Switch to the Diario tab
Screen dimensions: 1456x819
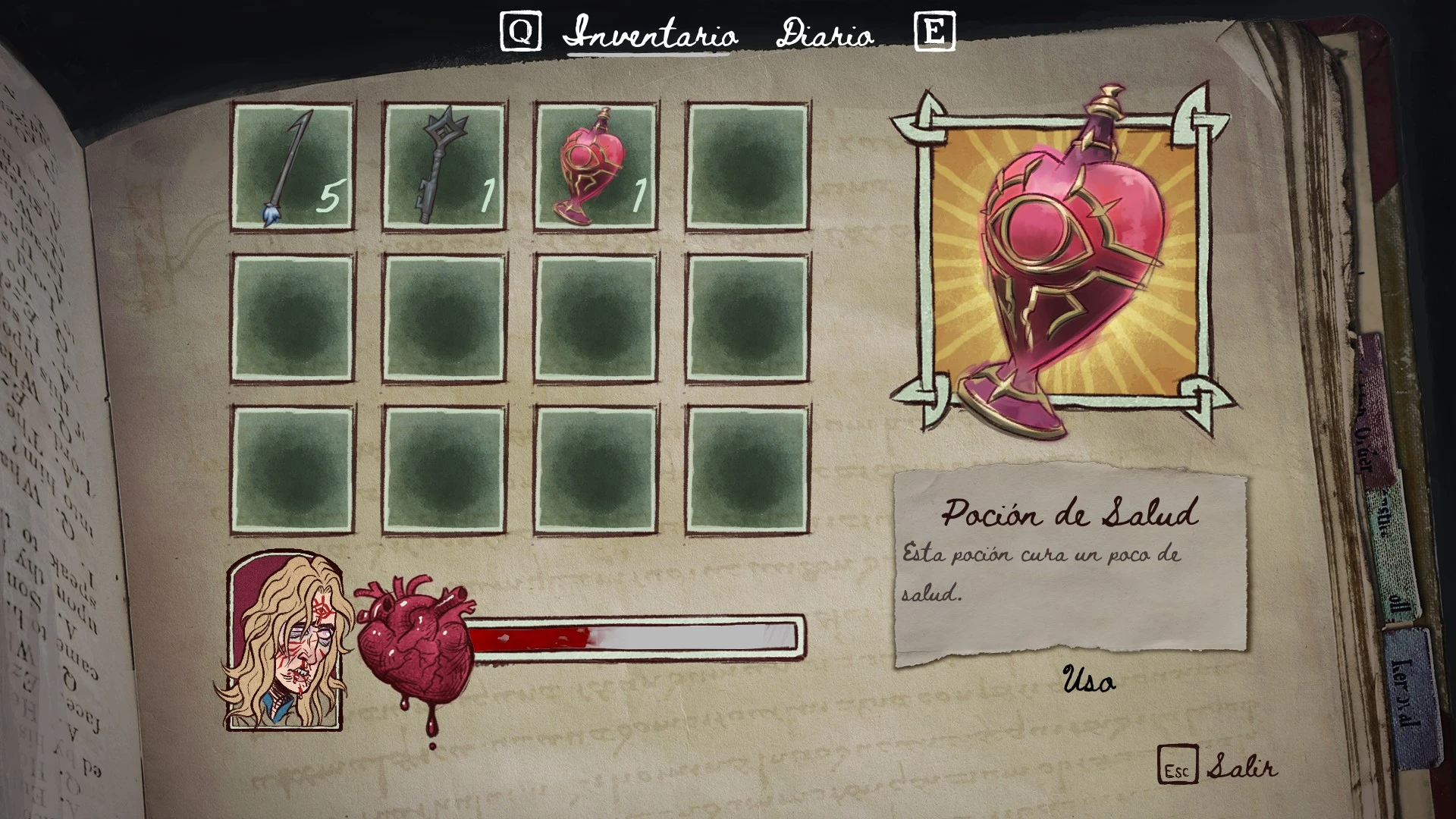(824, 34)
